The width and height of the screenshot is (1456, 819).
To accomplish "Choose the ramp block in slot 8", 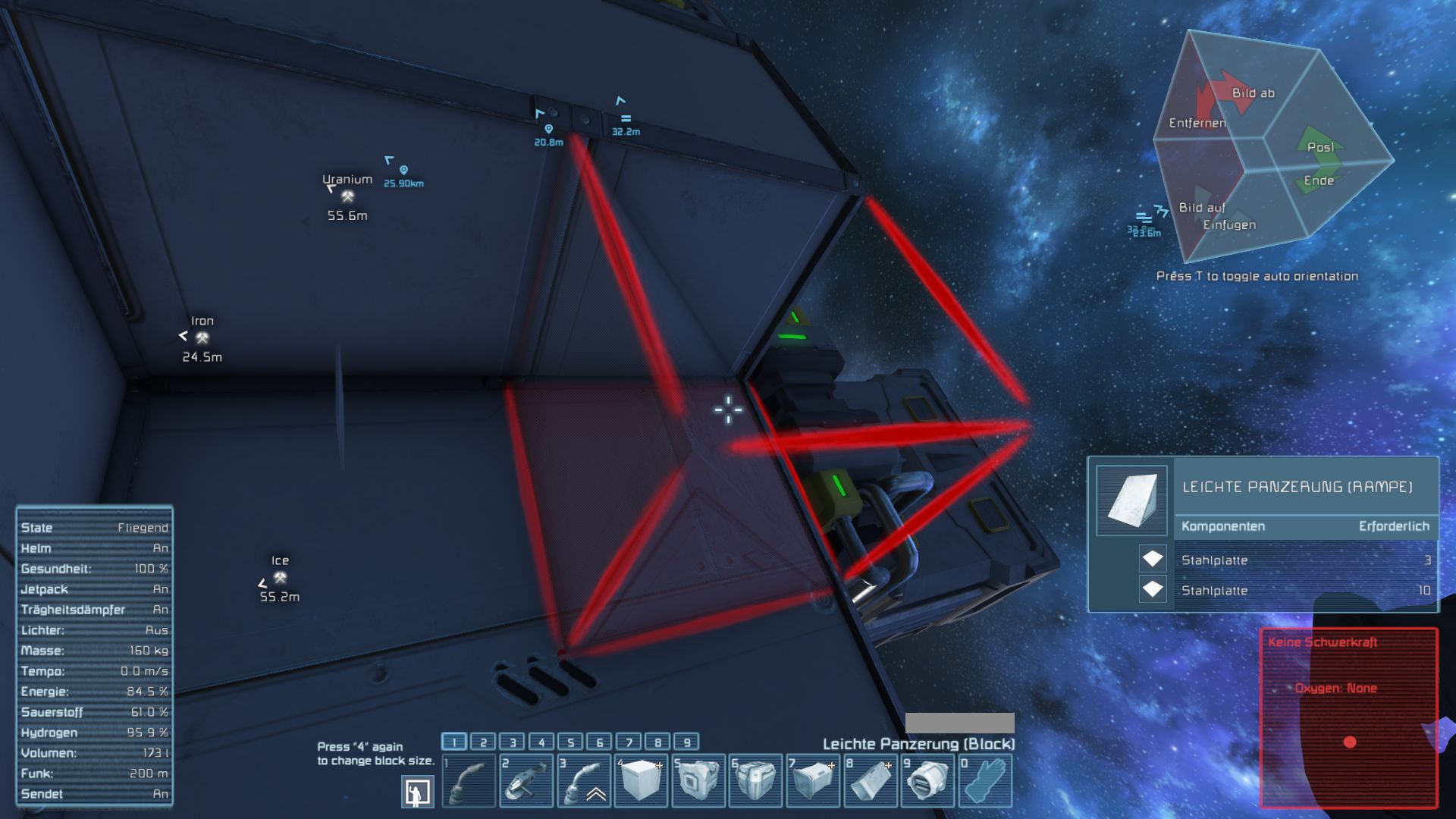I will [x=871, y=780].
